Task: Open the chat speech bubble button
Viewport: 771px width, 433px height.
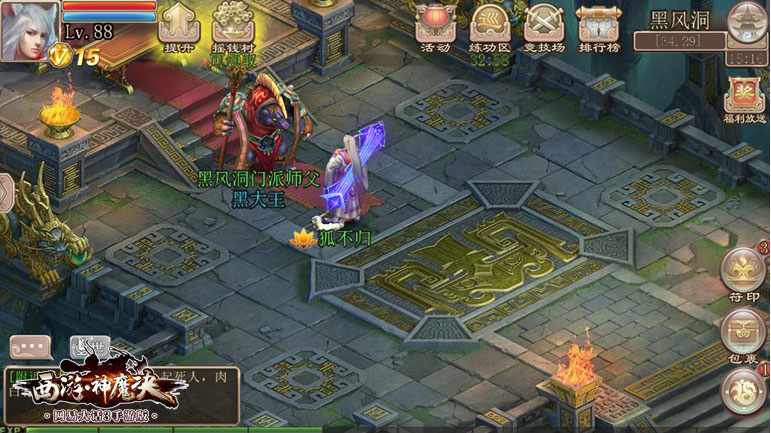Action: tap(30, 347)
